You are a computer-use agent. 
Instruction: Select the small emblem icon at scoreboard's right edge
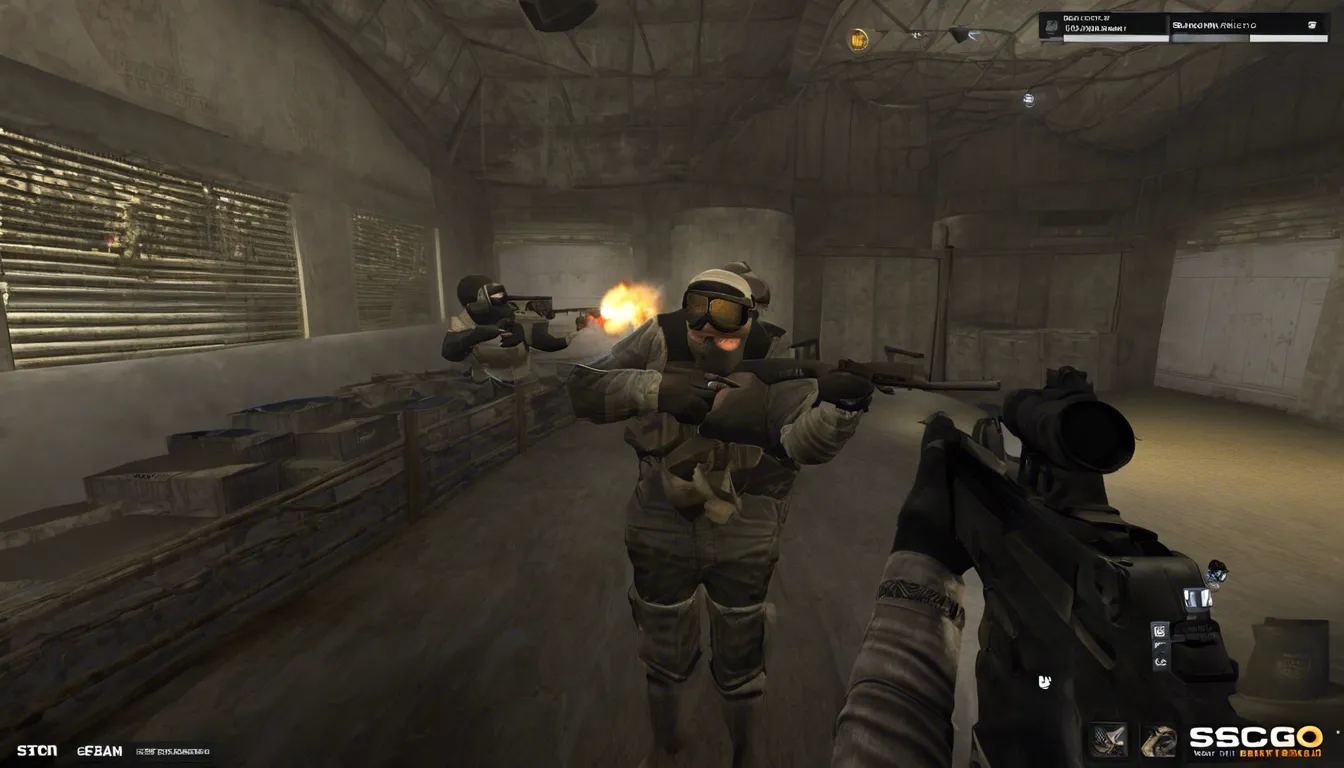click(x=1313, y=24)
